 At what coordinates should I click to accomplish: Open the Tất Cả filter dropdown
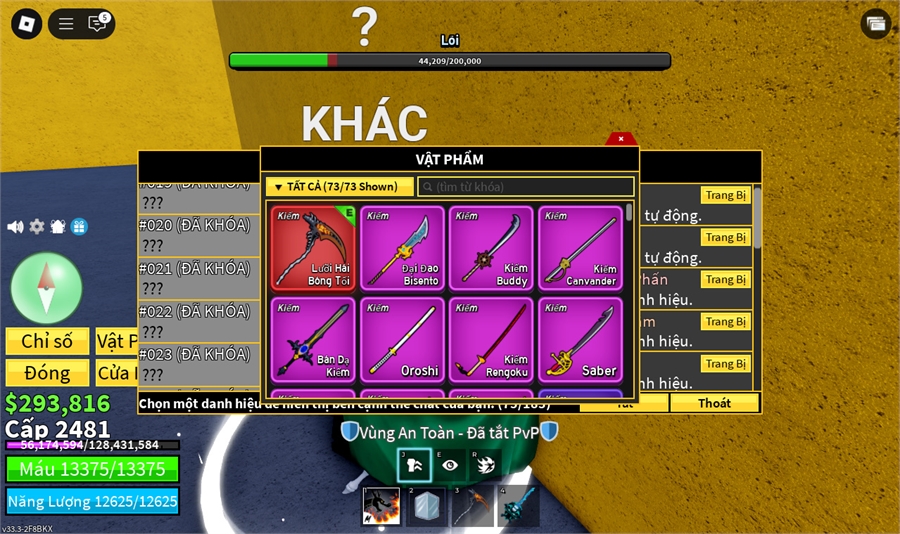[339, 187]
